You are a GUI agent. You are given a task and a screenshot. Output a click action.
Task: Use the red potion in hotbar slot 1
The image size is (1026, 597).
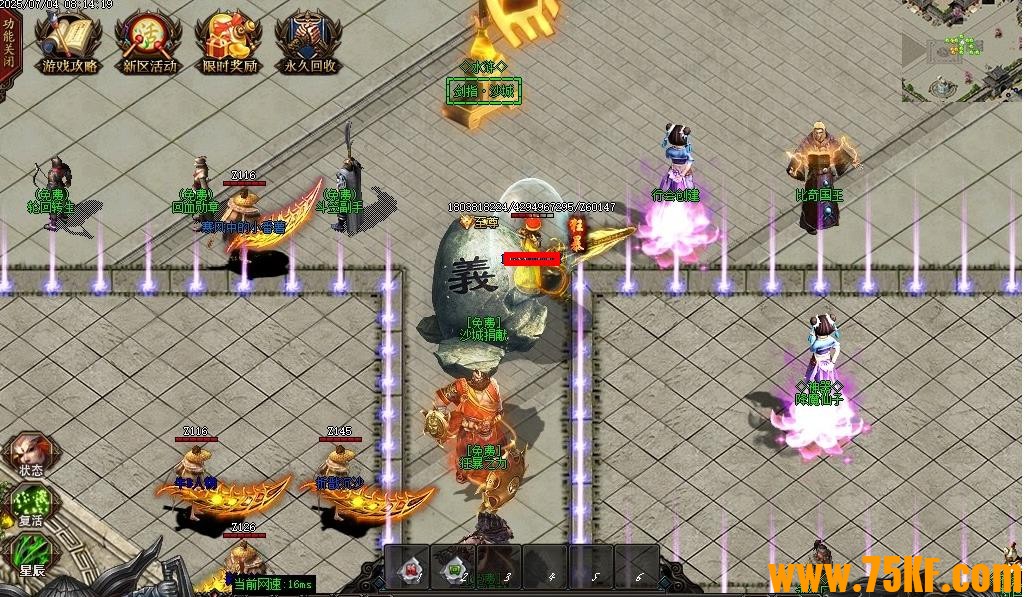[408, 569]
